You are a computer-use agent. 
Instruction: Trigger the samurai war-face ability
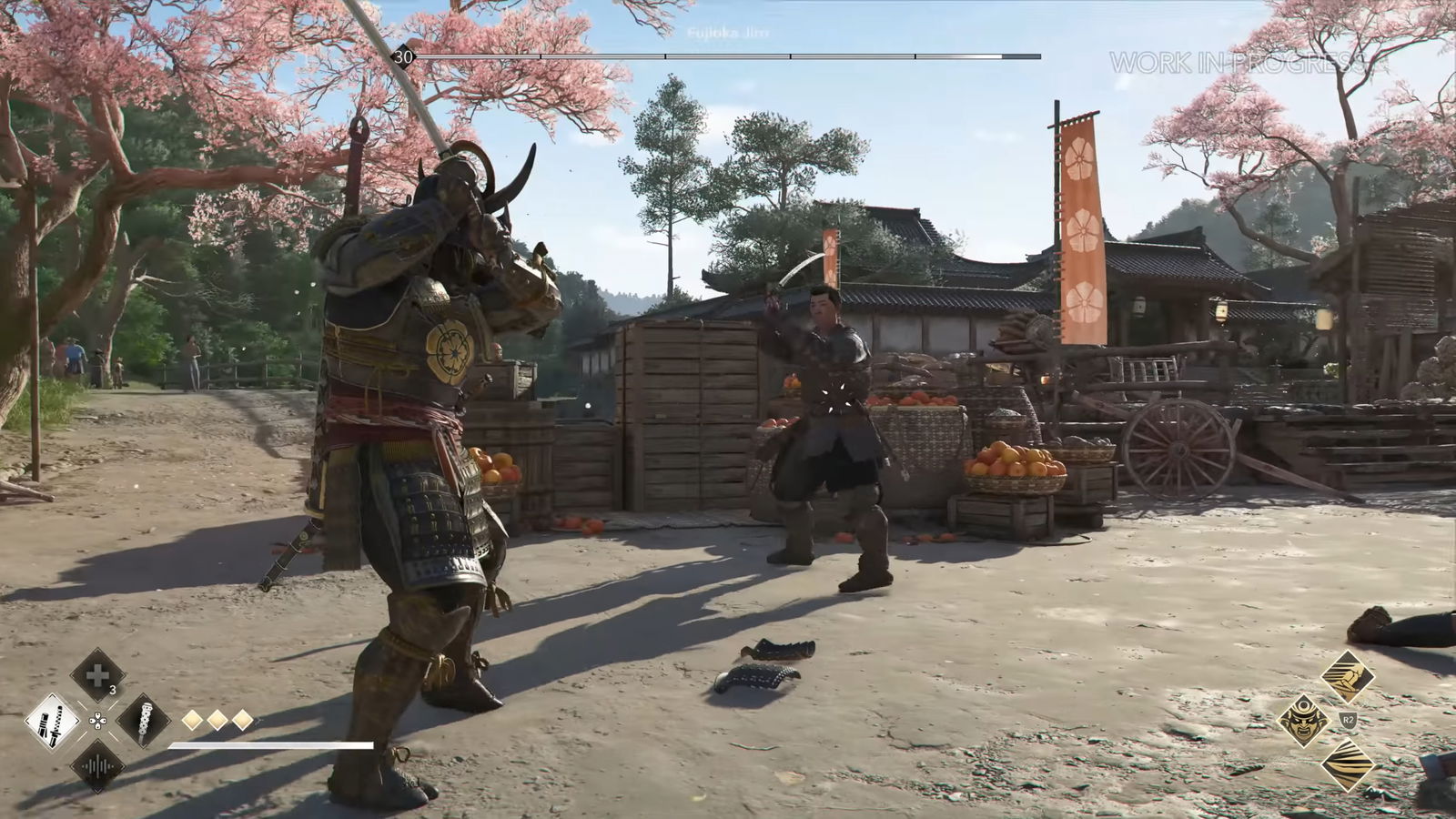(x=1304, y=720)
